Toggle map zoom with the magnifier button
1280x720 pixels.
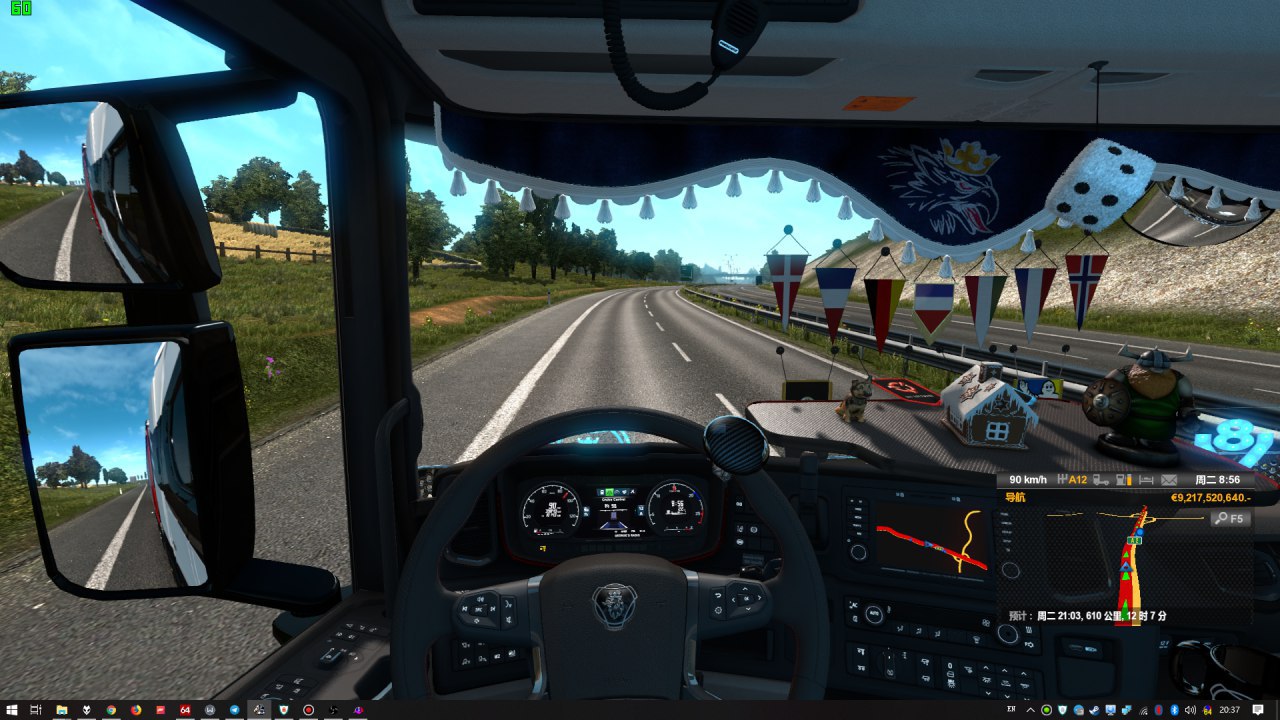point(1230,518)
